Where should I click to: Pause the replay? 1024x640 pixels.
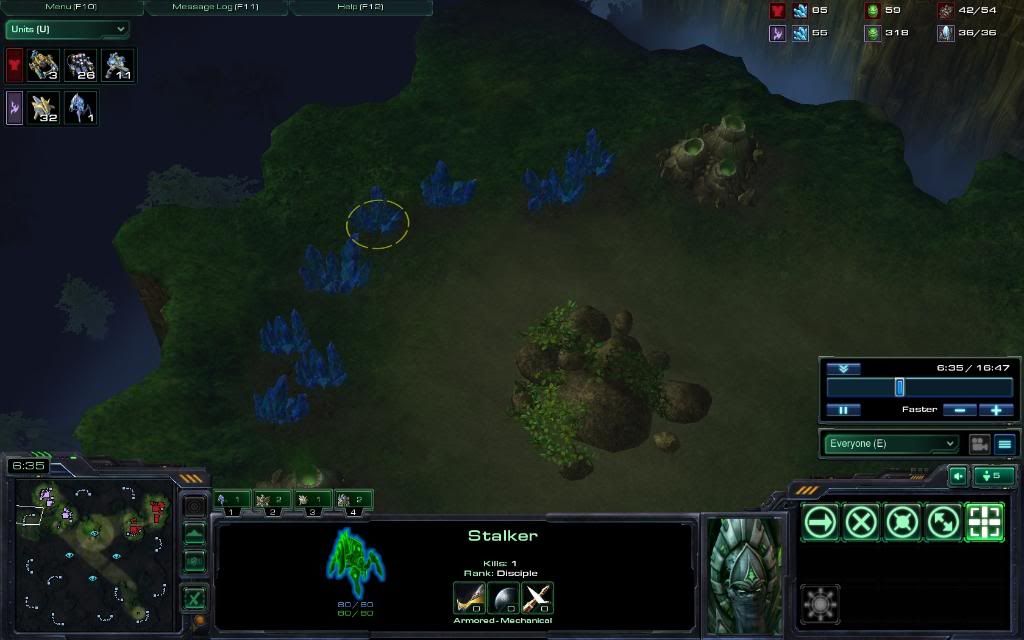[x=843, y=410]
